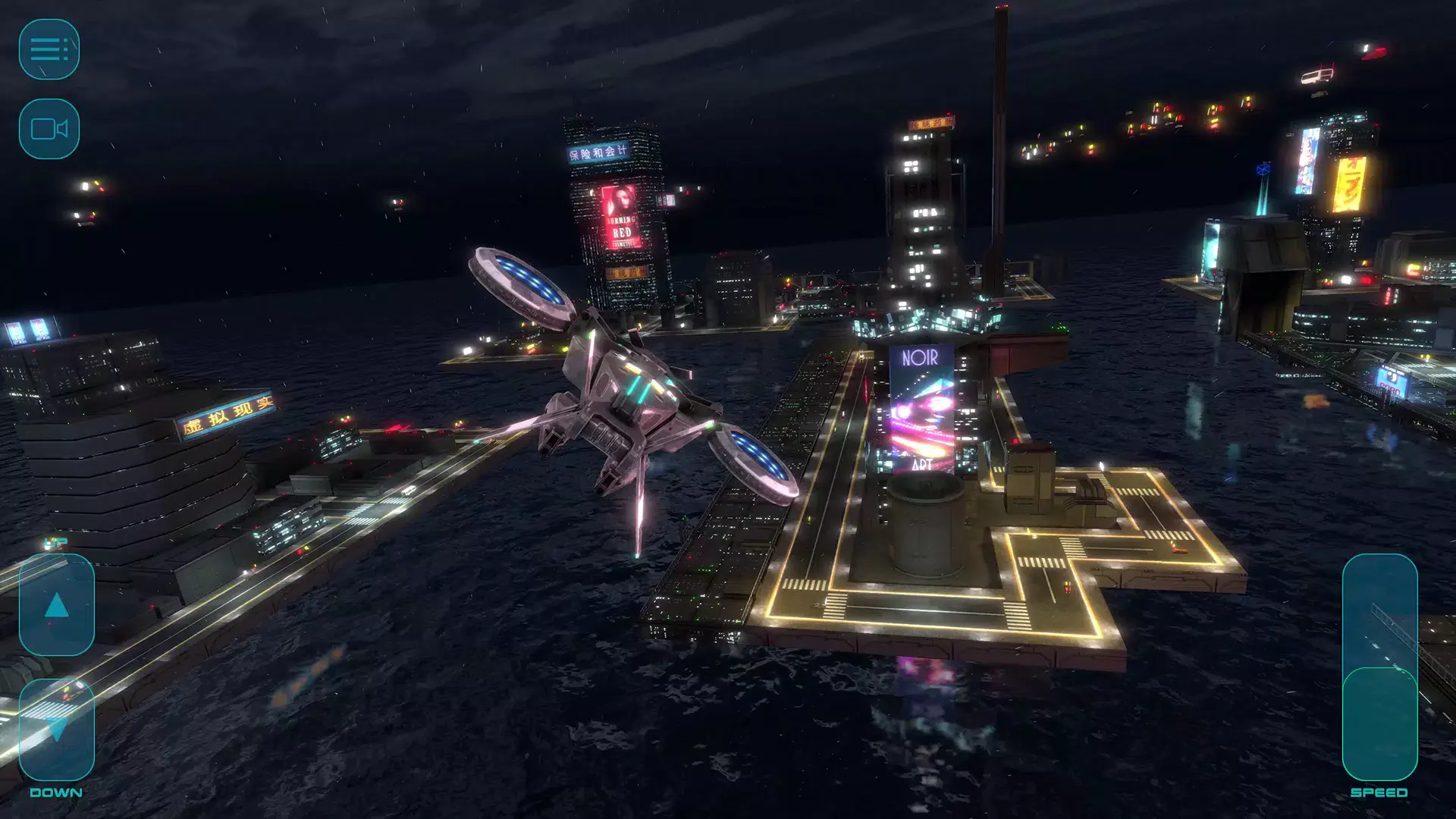This screenshot has width=1456, height=819.
Task: Tap the DOWN arrow to descend
Action: pos(56,730)
